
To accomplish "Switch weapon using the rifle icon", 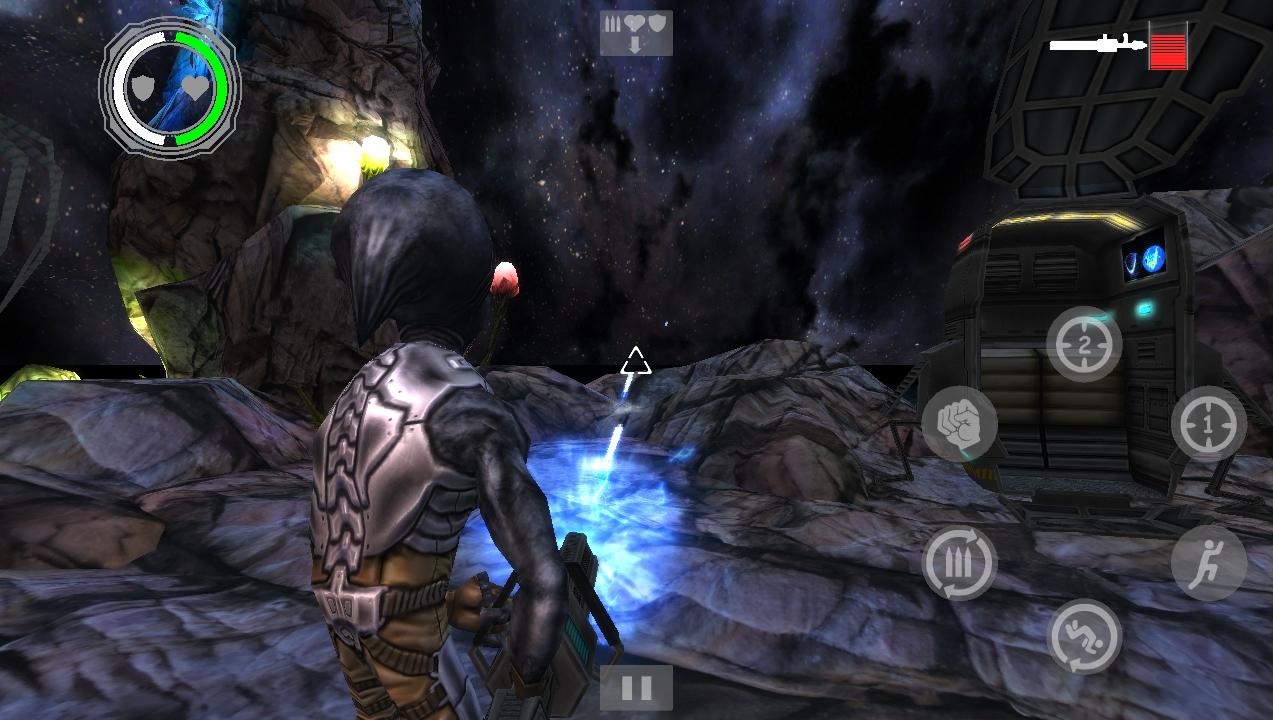I will (x=1097, y=44).
